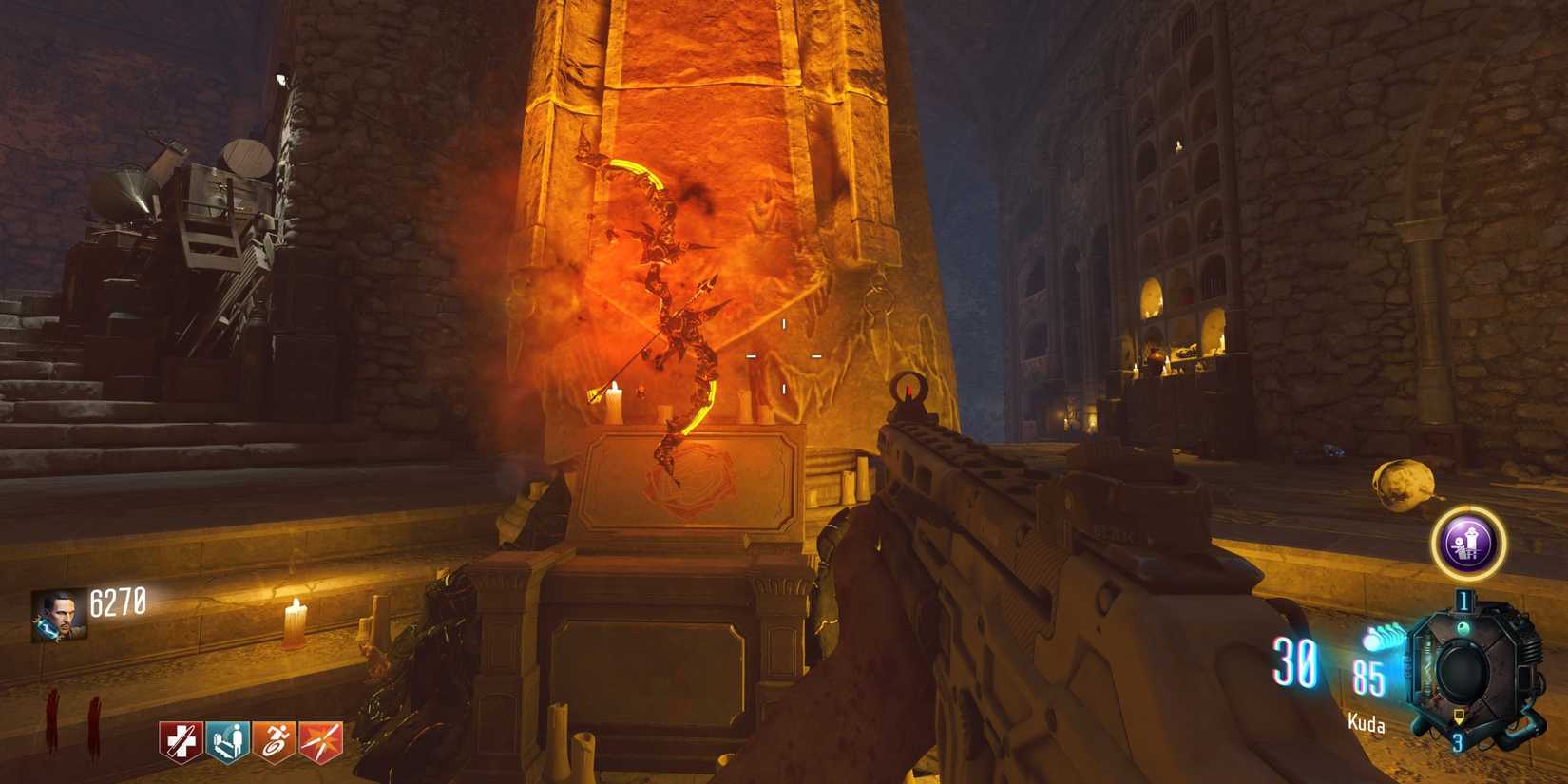Click the knife-burst perk badge icon

tap(320, 741)
